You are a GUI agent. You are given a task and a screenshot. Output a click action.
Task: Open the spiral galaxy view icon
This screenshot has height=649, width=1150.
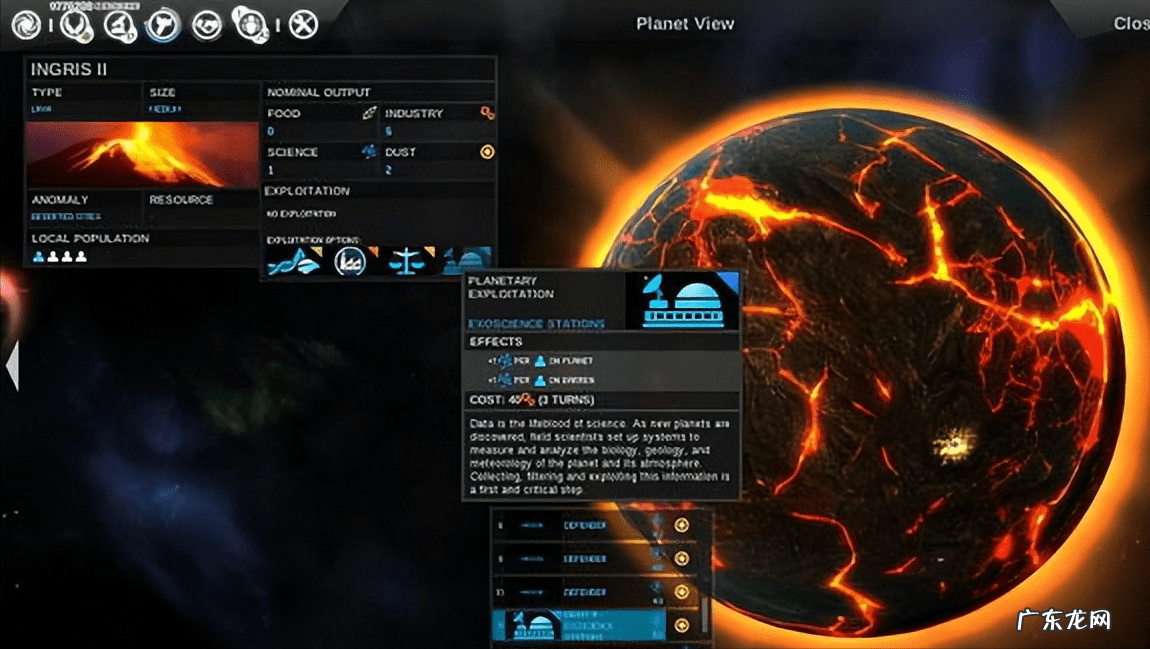(25, 24)
